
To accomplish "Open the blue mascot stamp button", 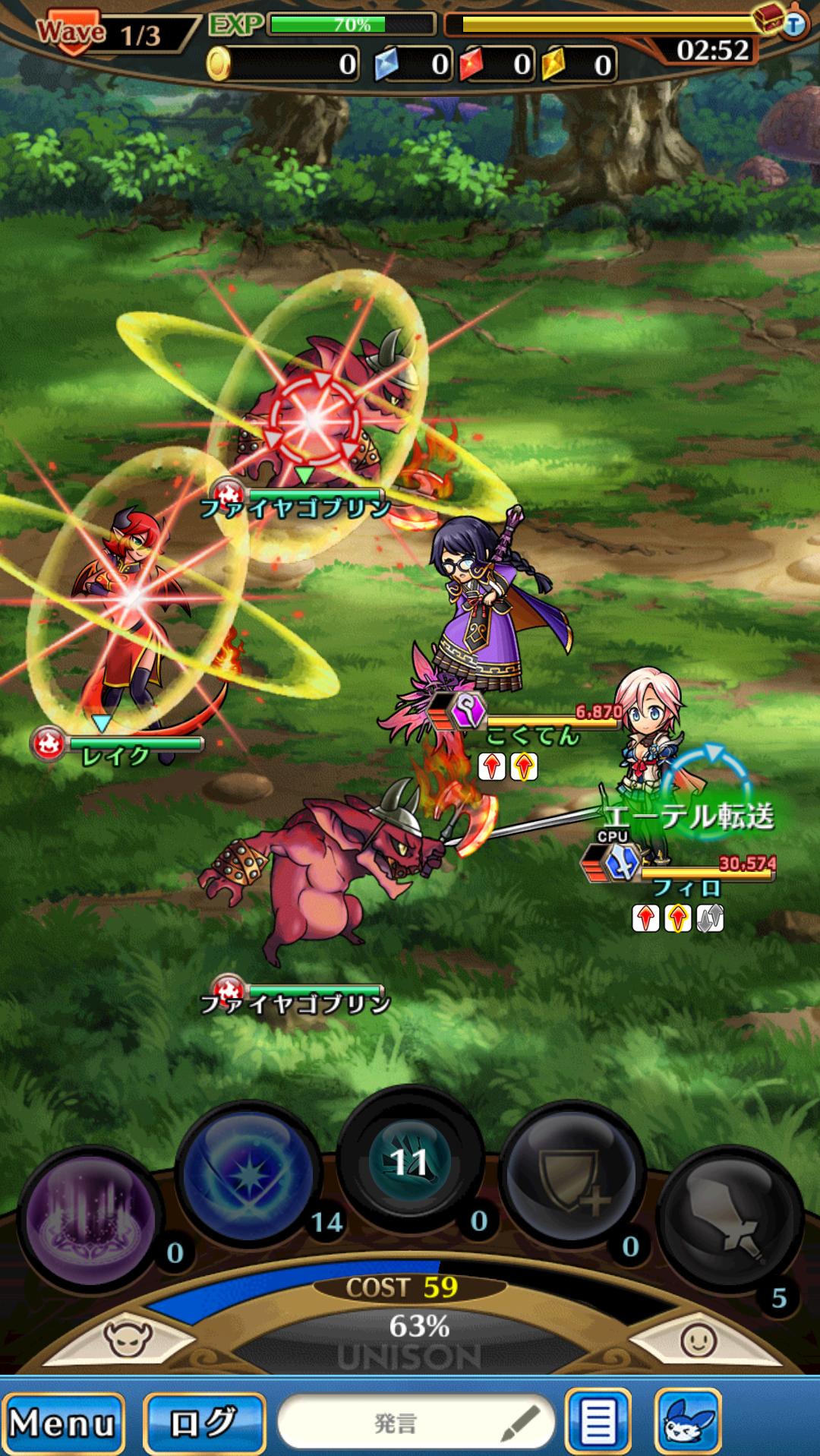I will click(x=687, y=1422).
